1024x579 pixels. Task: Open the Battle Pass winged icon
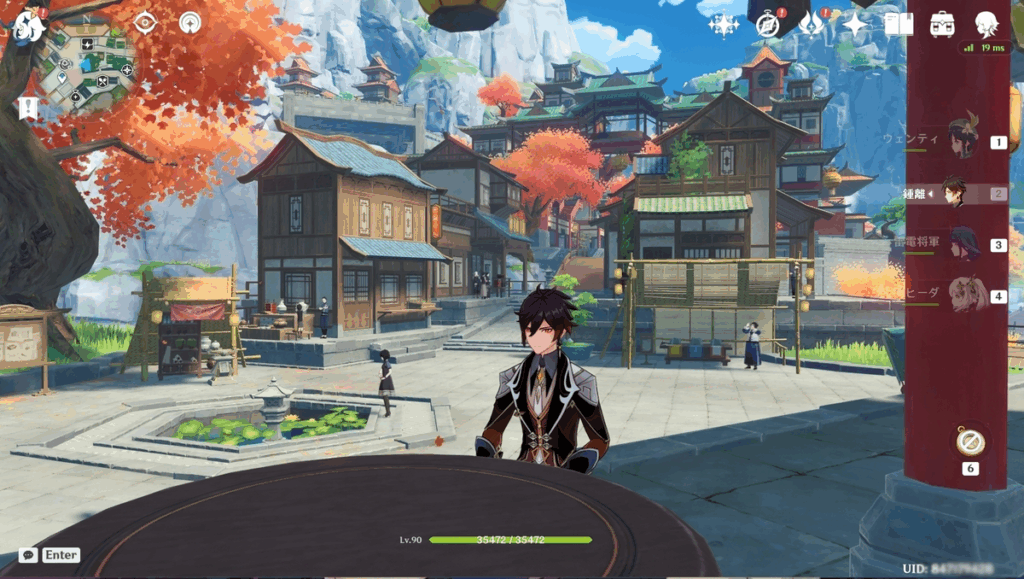click(811, 24)
